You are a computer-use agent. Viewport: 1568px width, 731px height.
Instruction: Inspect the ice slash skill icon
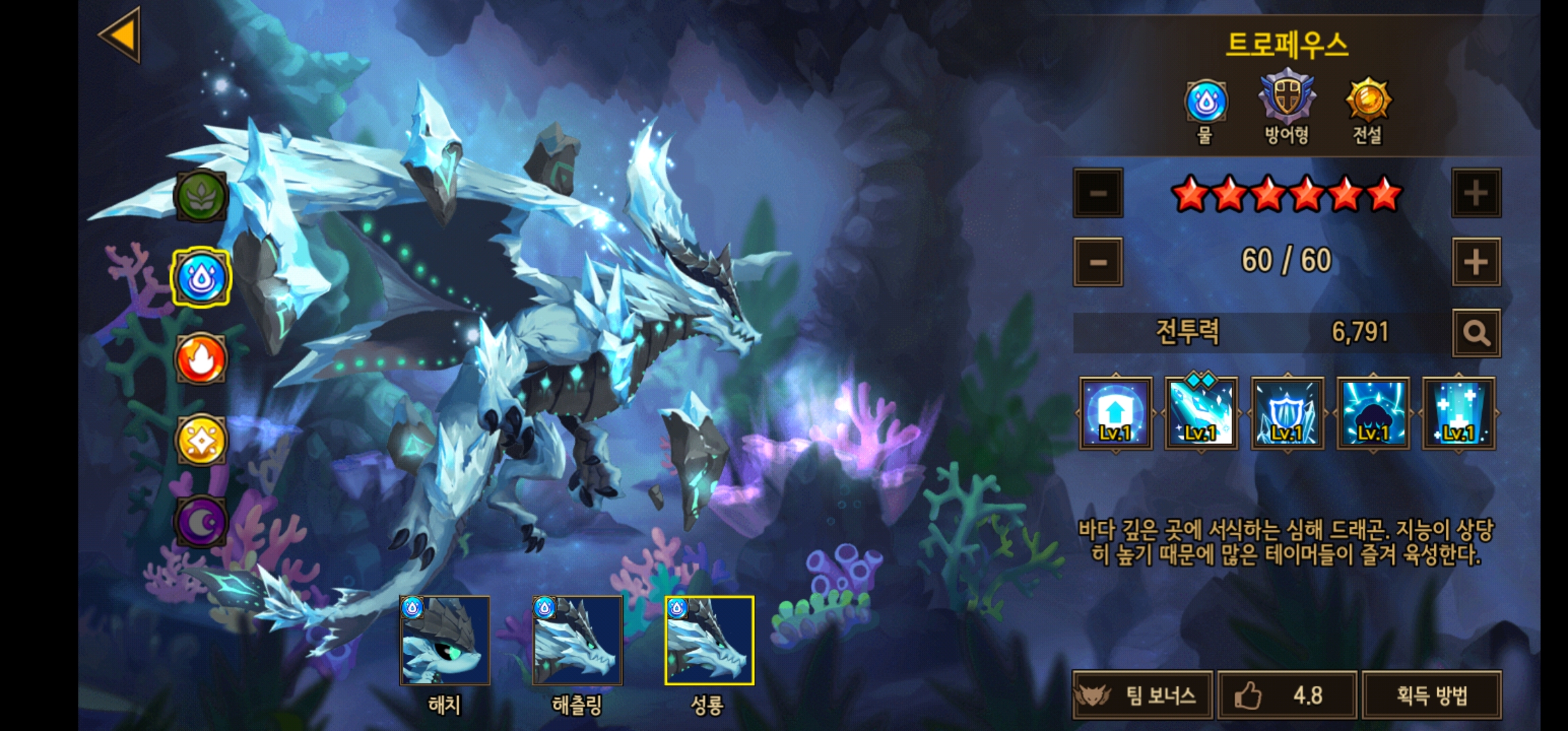pyautogui.click(x=1201, y=414)
